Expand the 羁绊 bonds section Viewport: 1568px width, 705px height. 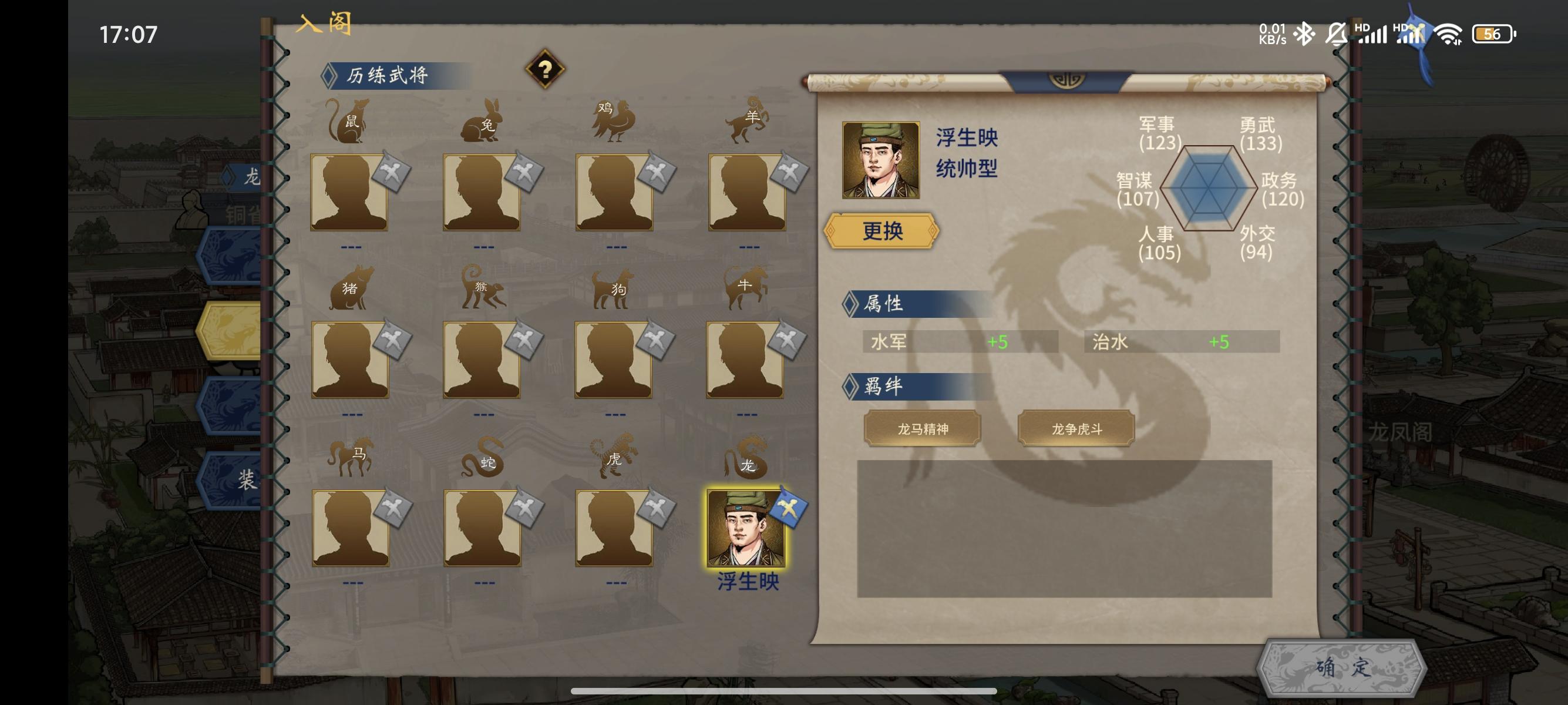point(883,385)
